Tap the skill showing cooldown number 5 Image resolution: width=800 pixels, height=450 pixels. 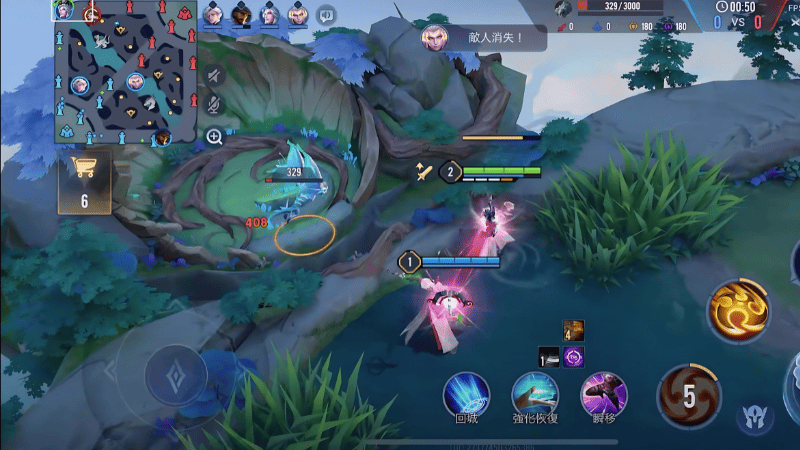click(689, 397)
